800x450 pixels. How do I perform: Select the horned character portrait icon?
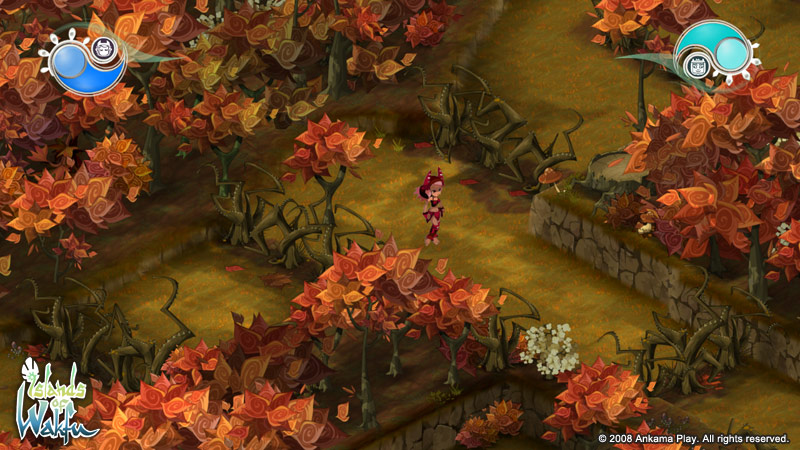(x=102, y=47)
